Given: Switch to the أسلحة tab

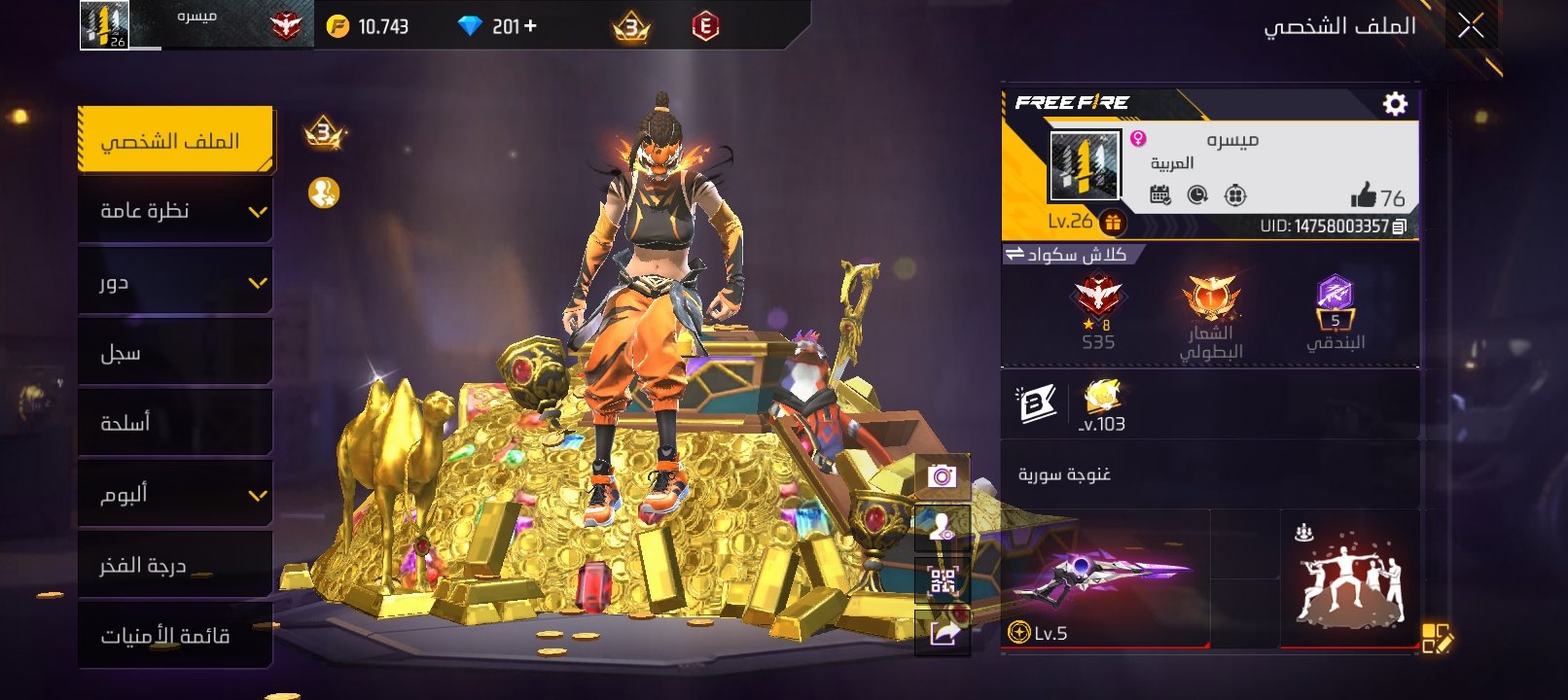Looking at the screenshot, I should [175, 423].
